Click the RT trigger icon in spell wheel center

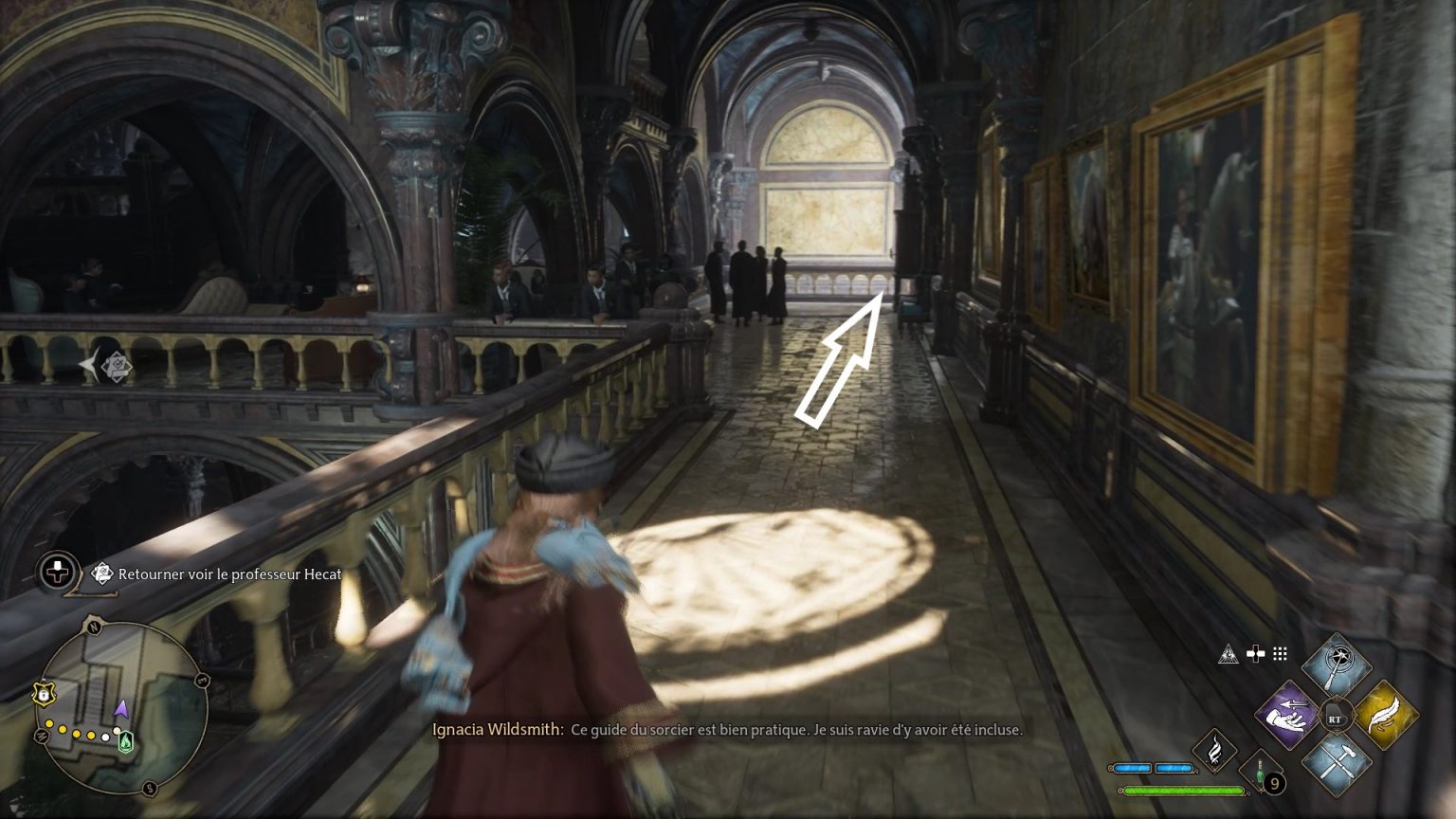1337,718
